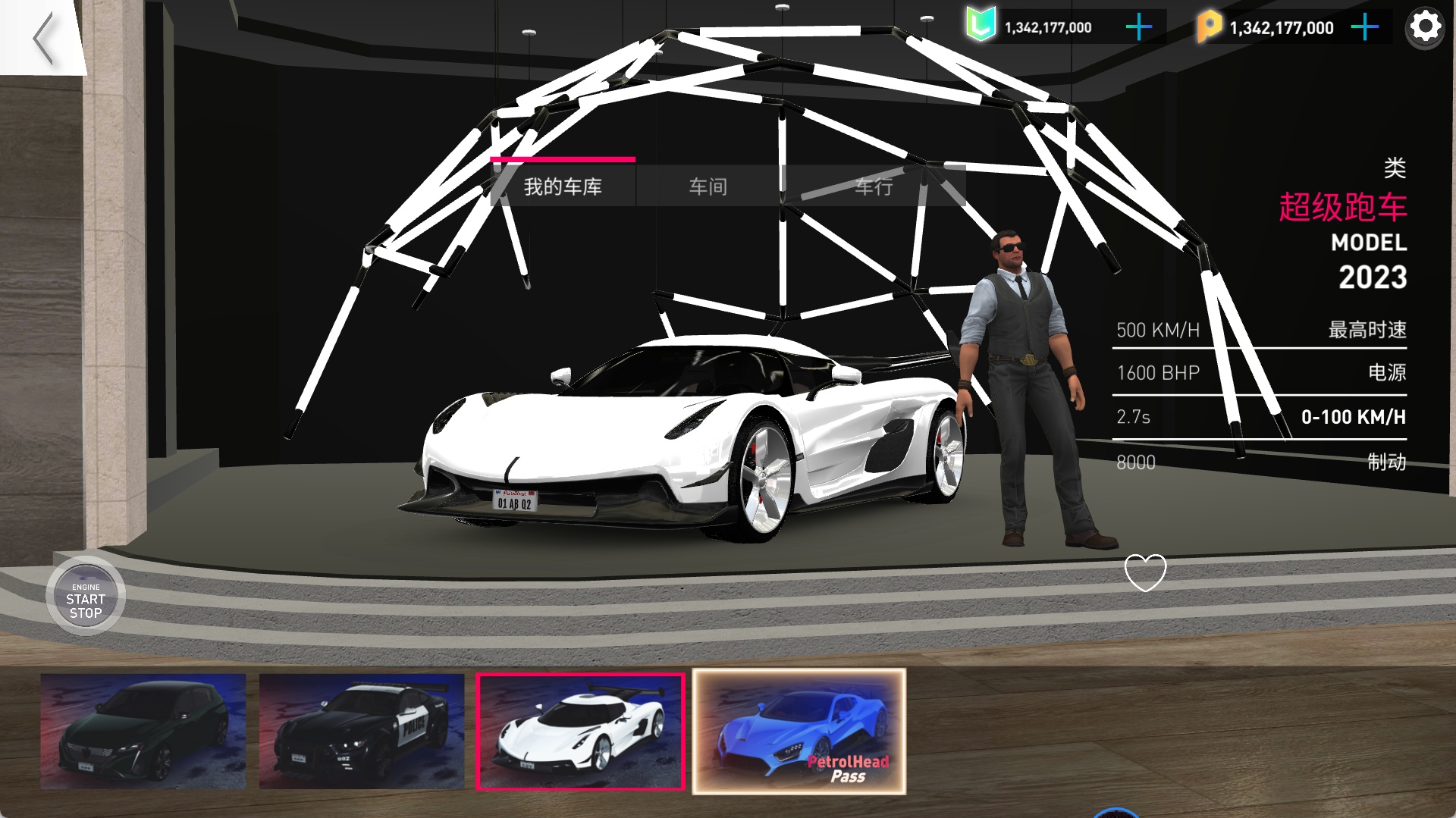
Task: Open the 车行 dealership tab
Action: [874, 186]
